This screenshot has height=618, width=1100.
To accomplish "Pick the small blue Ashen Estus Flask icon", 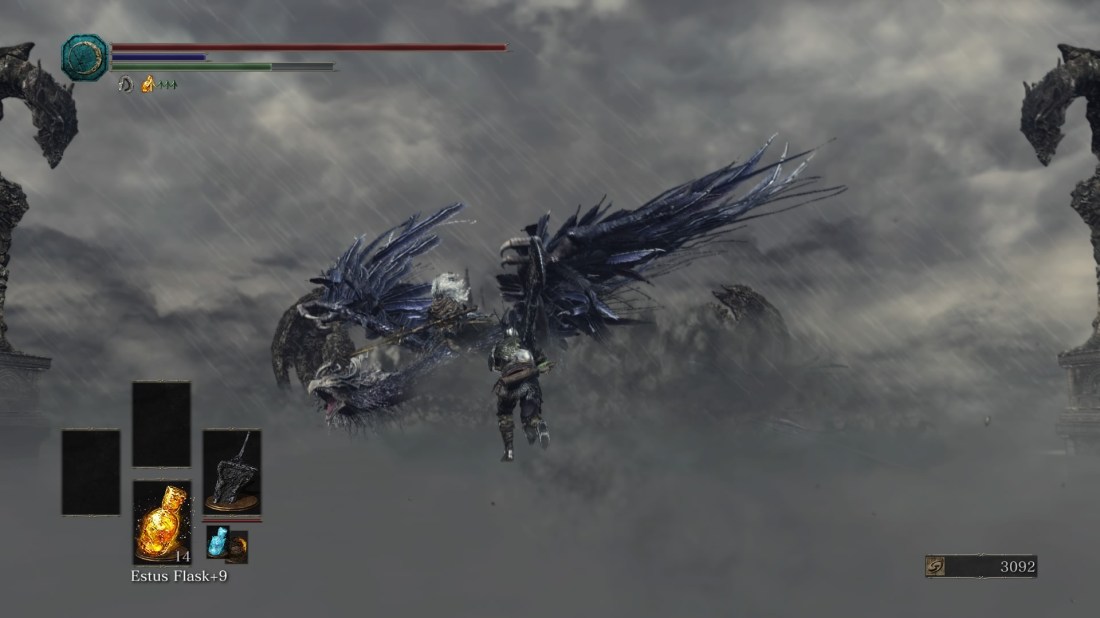I will (x=218, y=541).
